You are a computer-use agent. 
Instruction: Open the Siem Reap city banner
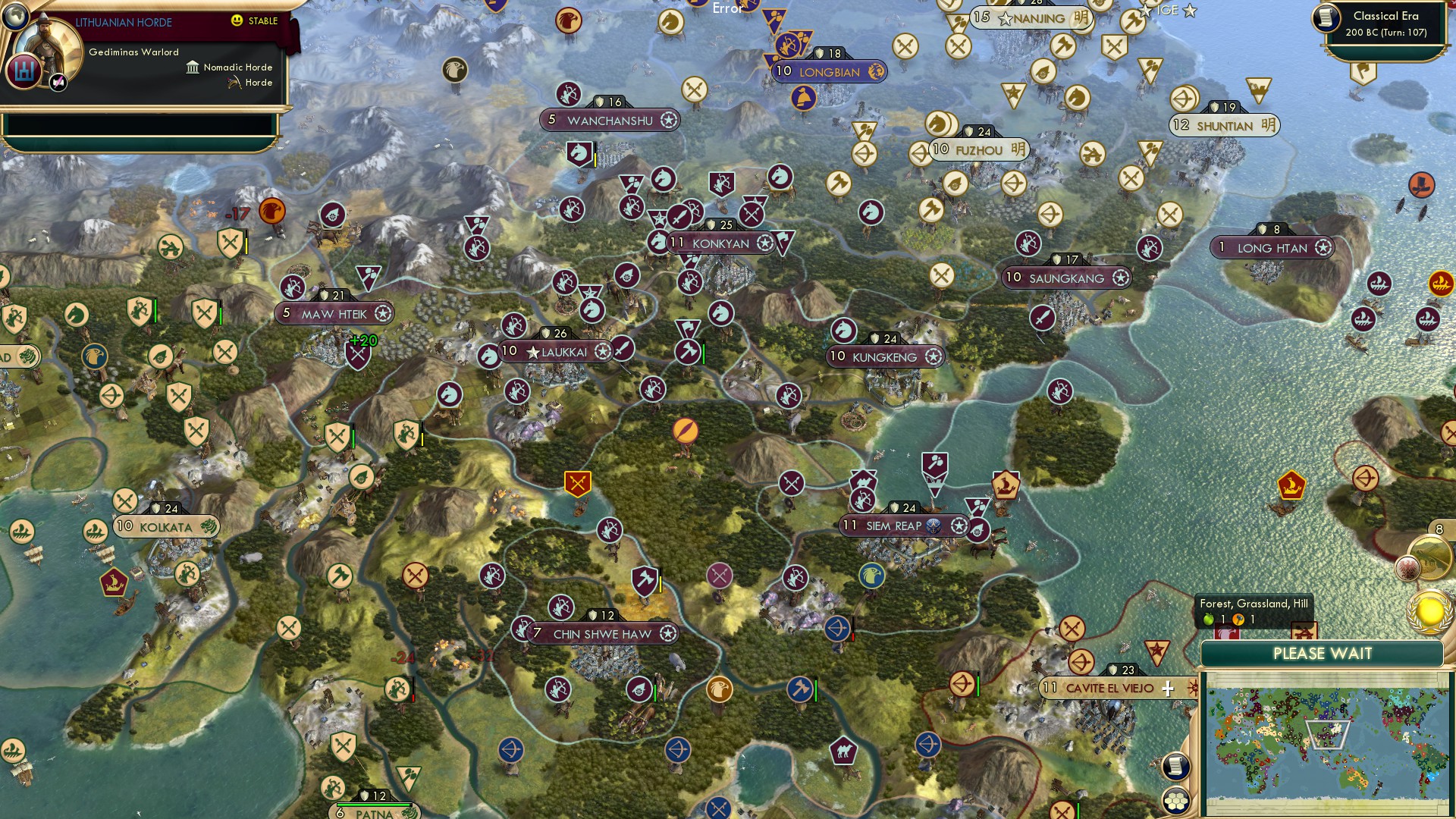902,524
